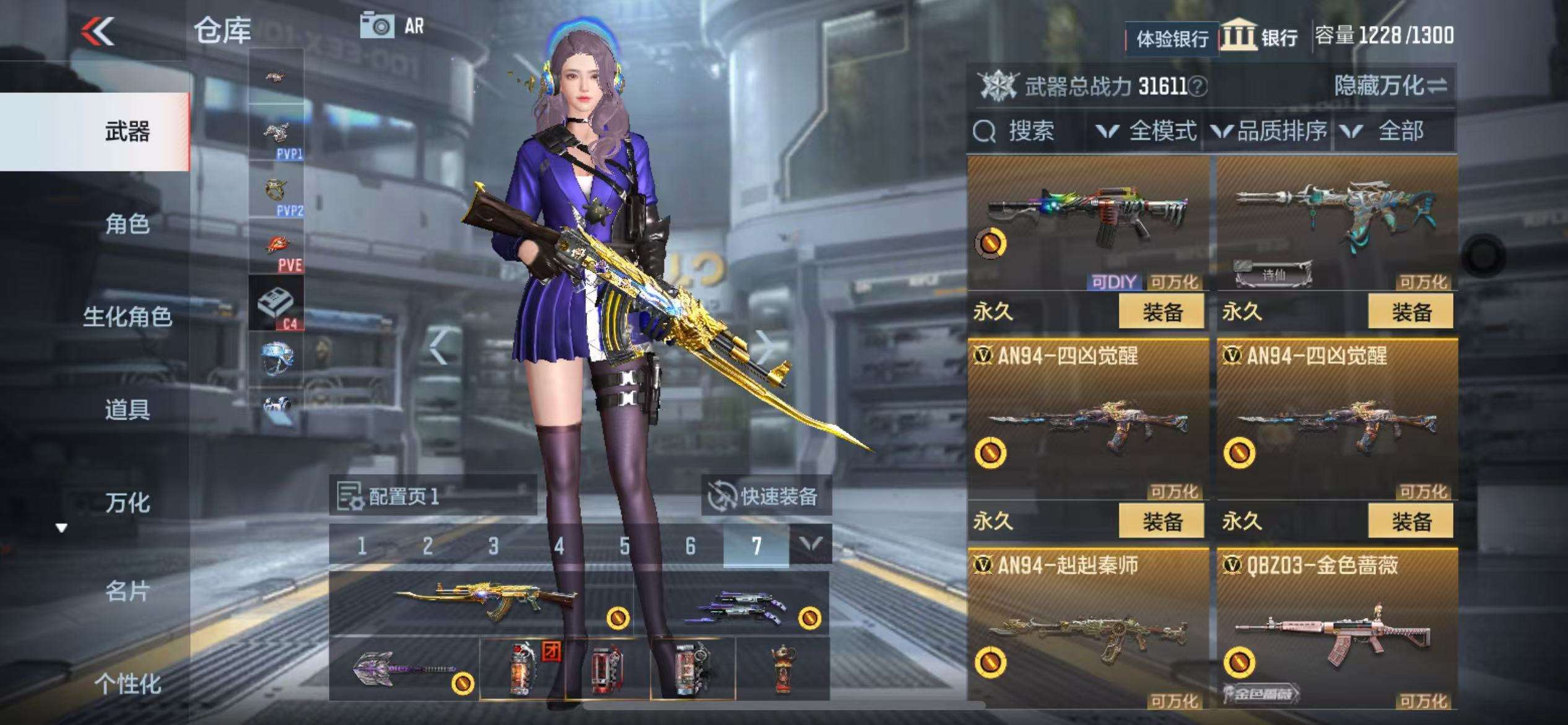Switch to loadout slot 3
The image size is (1568, 725).
(493, 546)
